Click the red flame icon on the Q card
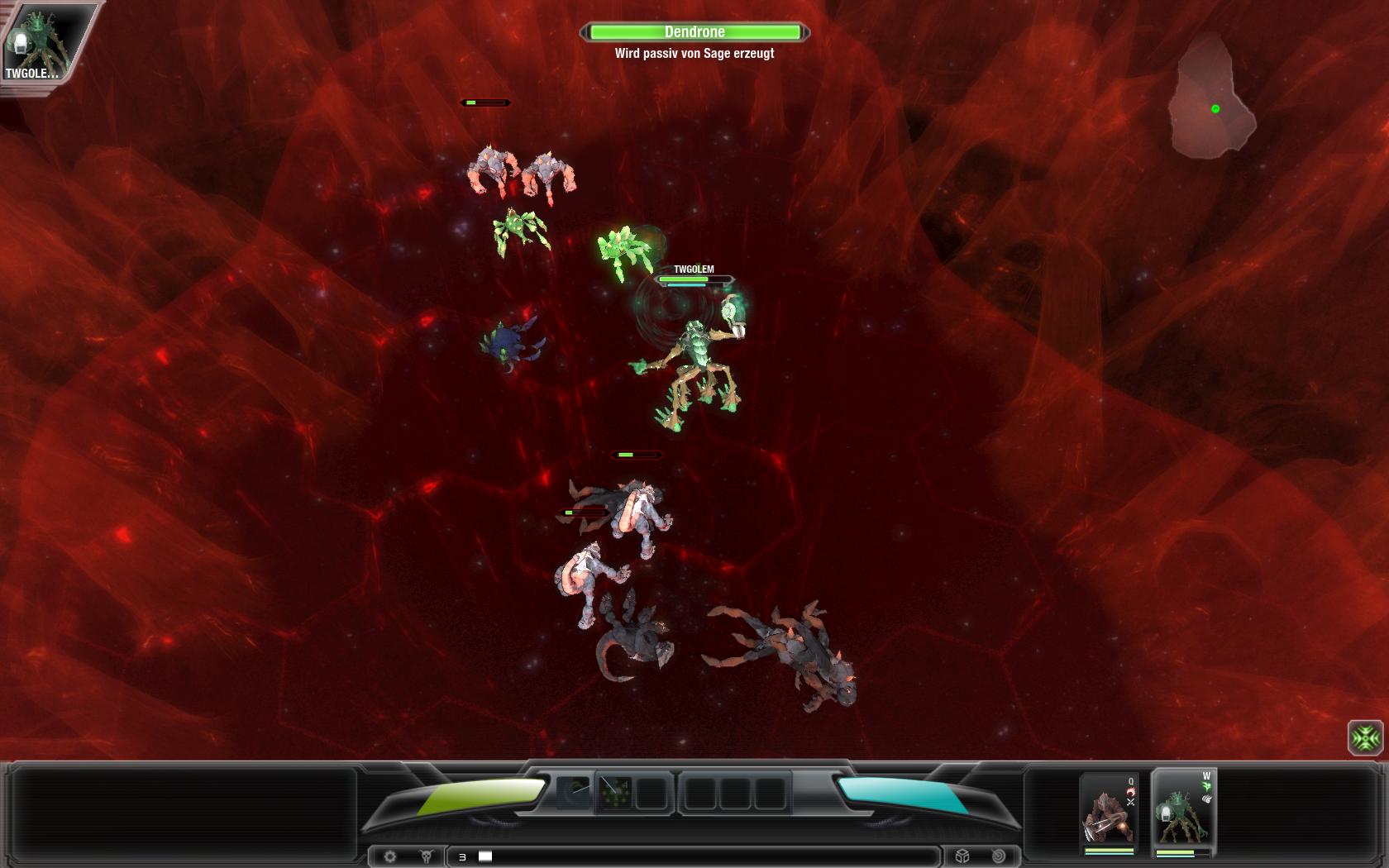The image size is (1389, 868). pos(1131,792)
